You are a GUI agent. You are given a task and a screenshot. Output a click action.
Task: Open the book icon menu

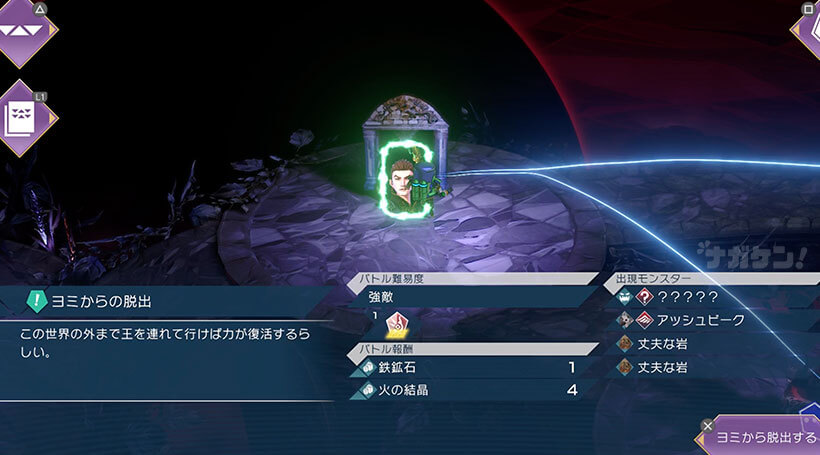pos(24,118)
